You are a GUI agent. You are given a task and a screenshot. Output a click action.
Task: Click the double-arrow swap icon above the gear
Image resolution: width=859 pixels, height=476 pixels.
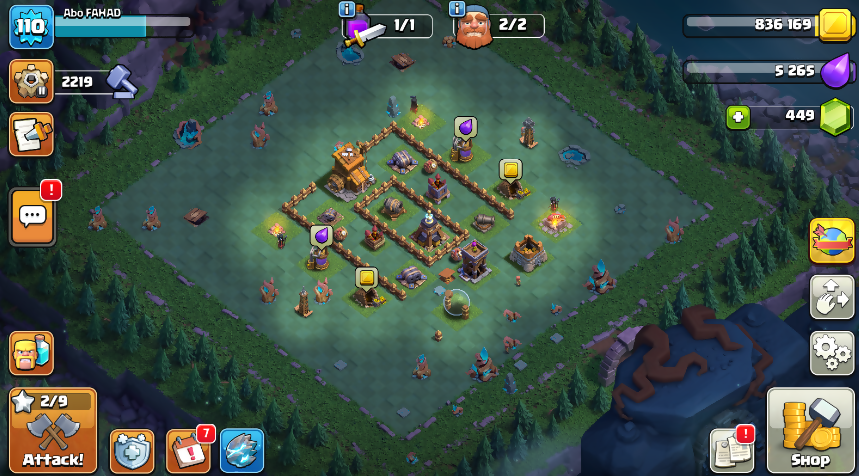pos(831,297)
